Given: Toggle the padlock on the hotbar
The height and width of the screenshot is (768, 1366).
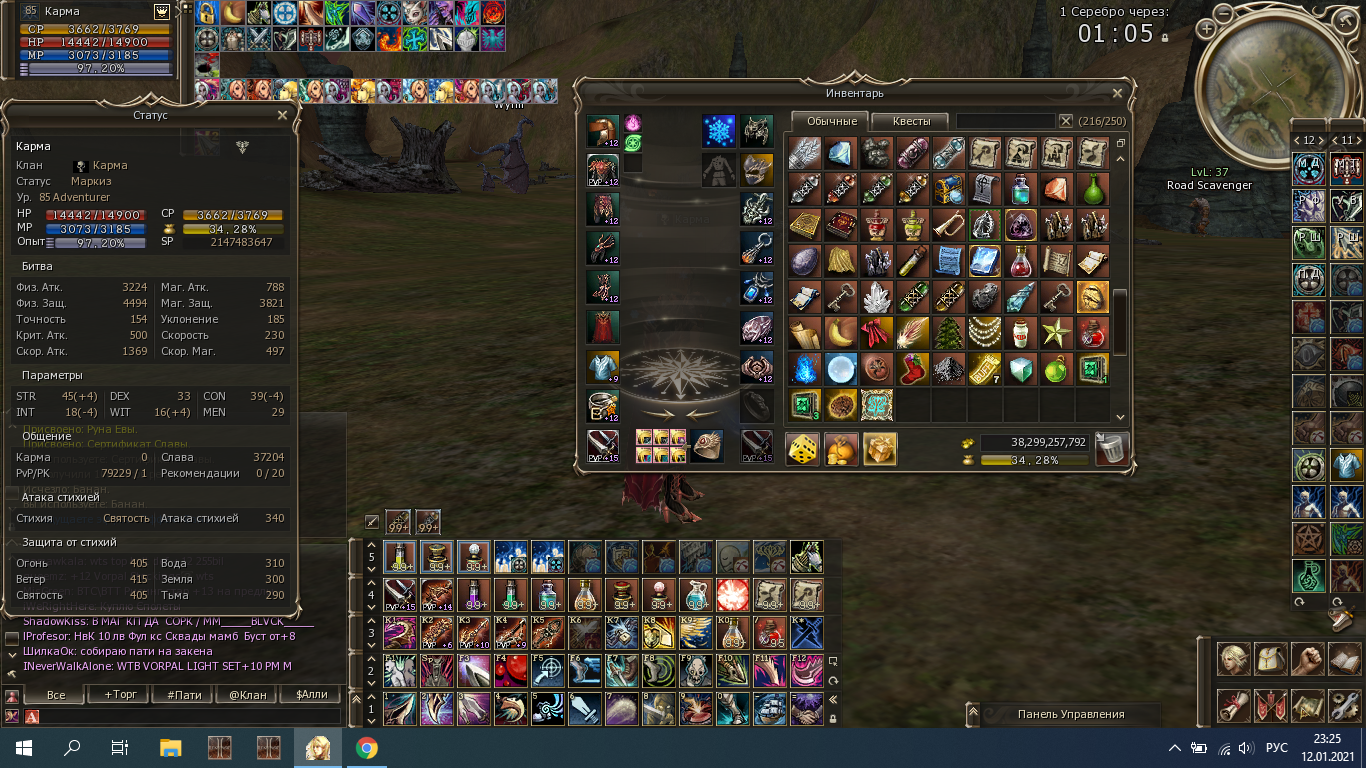Looking at the screenshot, I should click(x=833, y=716).
